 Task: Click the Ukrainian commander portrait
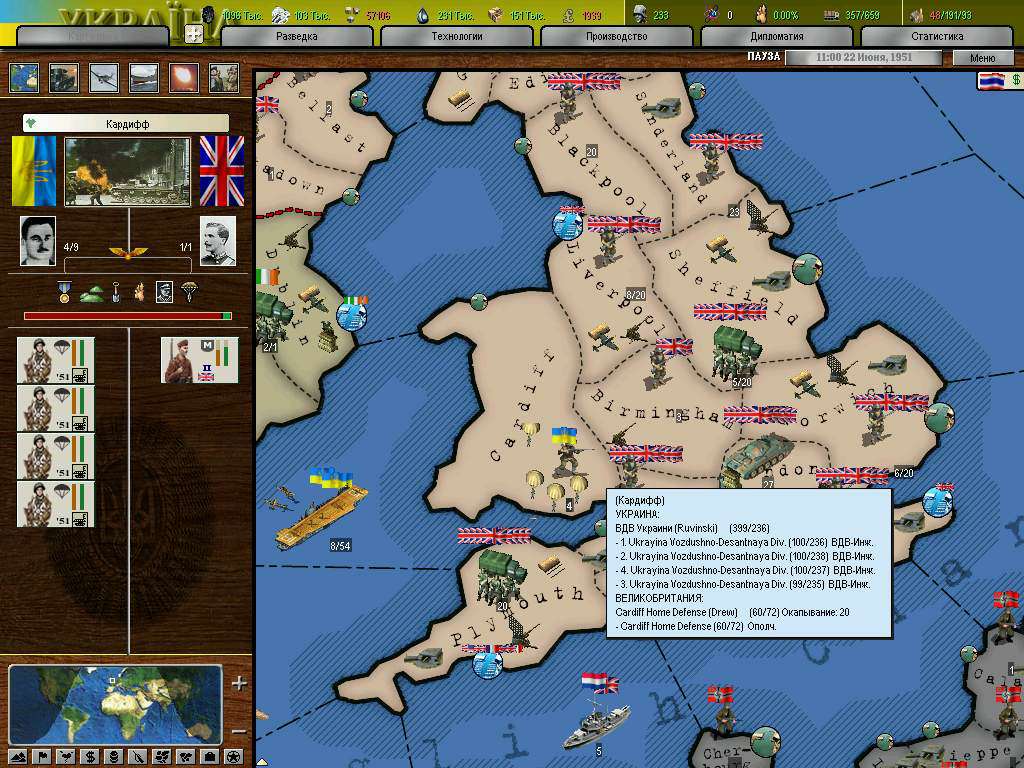coord(38,241)
